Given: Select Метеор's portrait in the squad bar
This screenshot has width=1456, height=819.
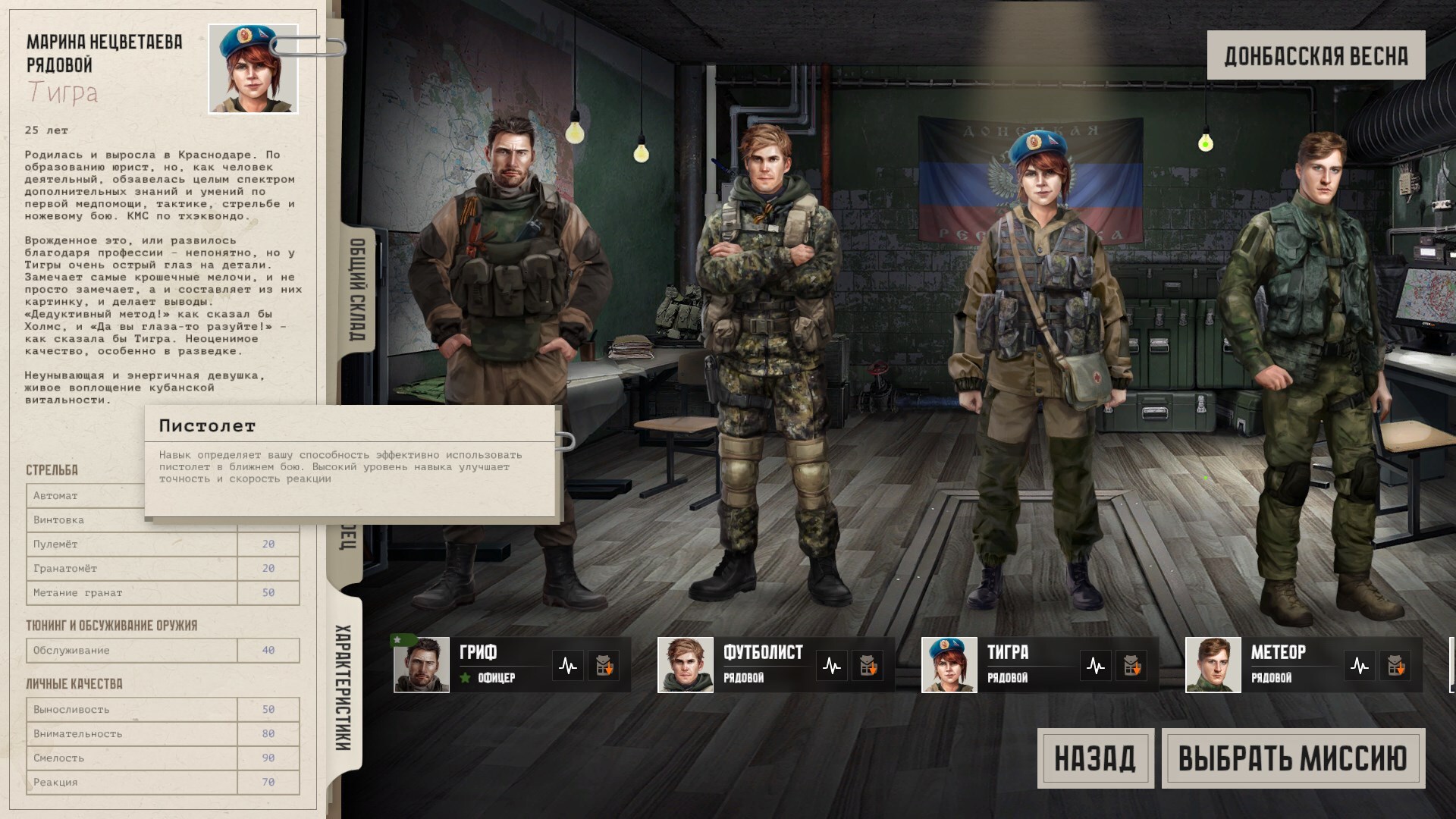Looking at the screenshot, I should tap(1213, 665).
